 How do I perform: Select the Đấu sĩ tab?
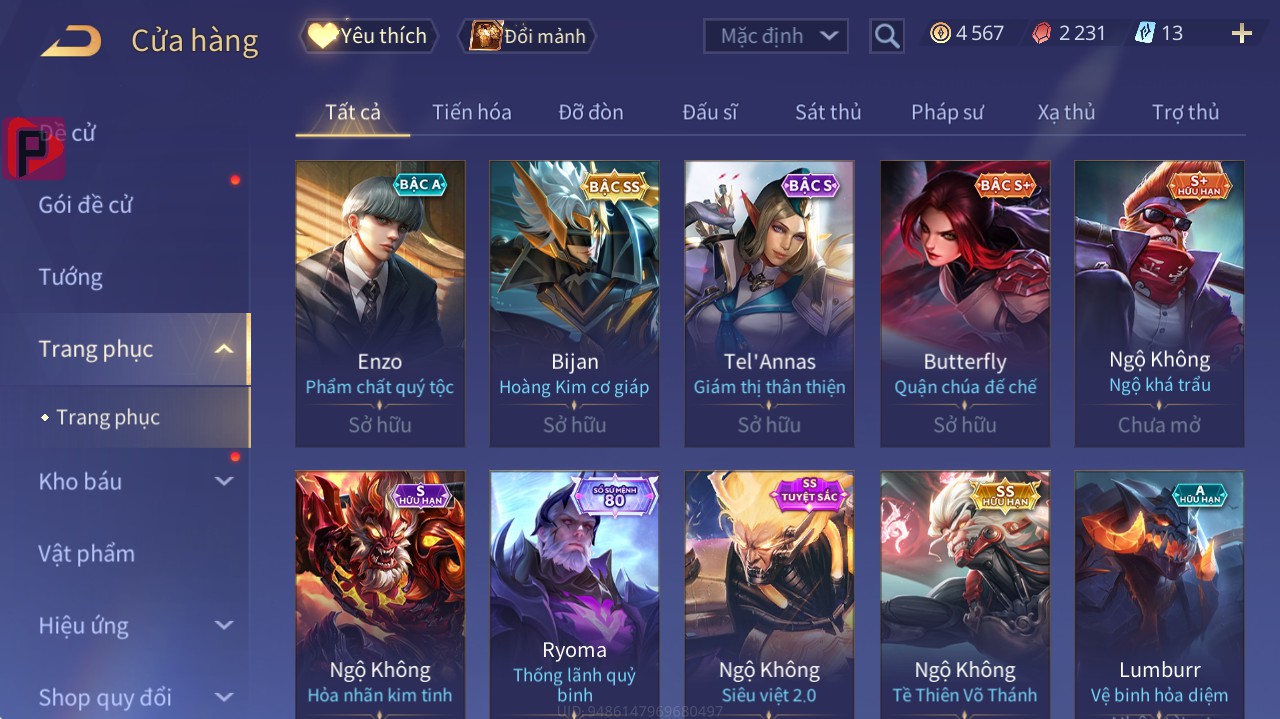click(x=709, y=112)
